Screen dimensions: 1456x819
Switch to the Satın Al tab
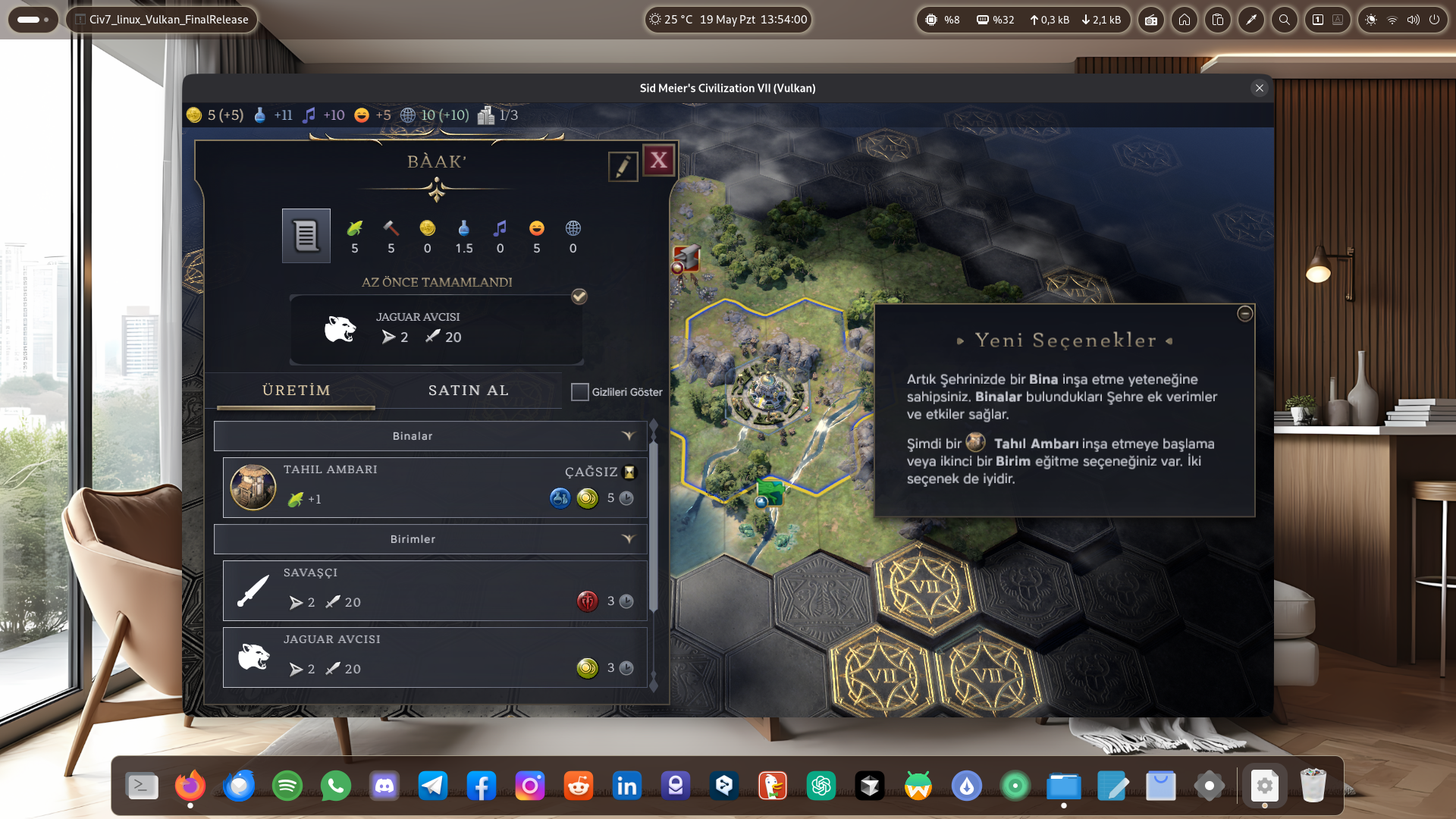(468, 391)
